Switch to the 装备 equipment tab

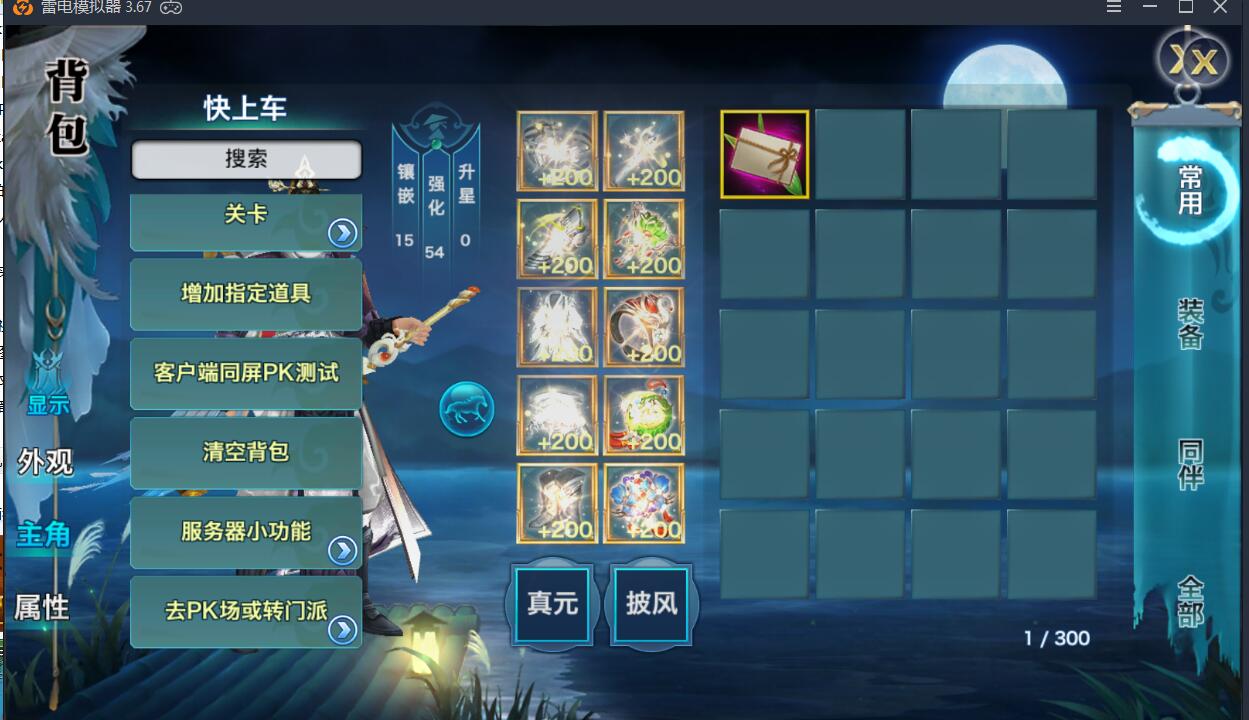tap(1190, 324)
